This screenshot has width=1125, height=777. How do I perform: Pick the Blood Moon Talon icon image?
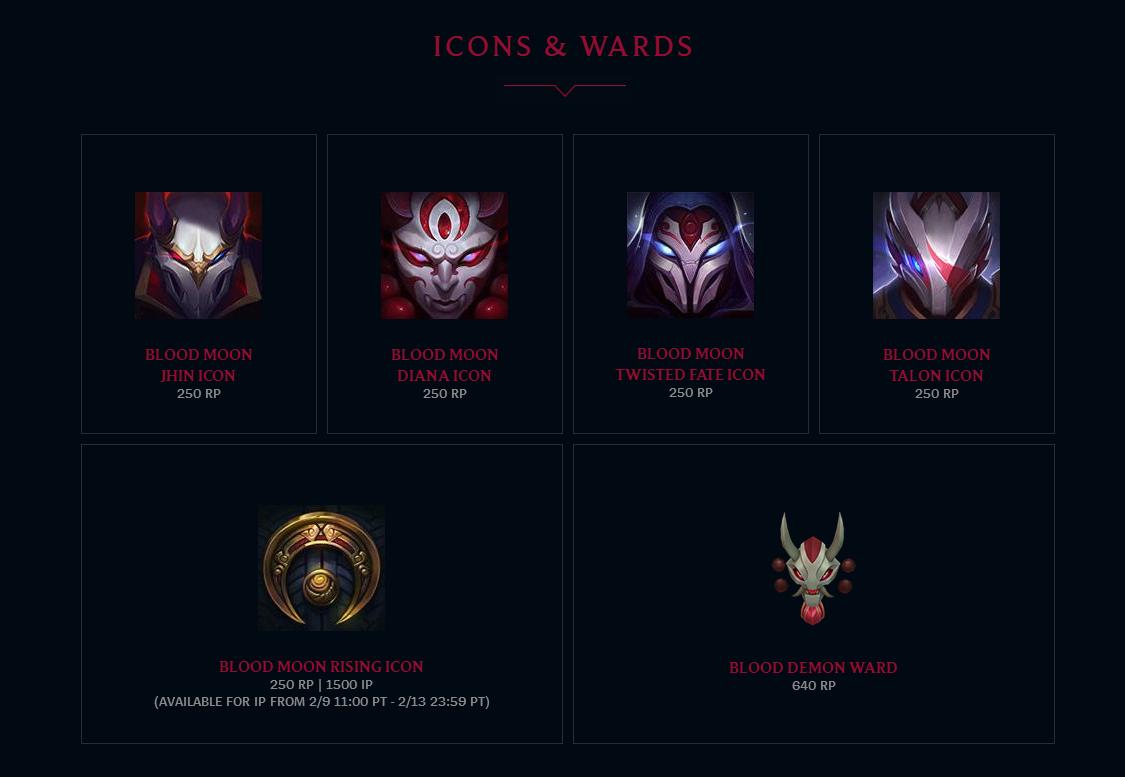(x=936, y=255)
